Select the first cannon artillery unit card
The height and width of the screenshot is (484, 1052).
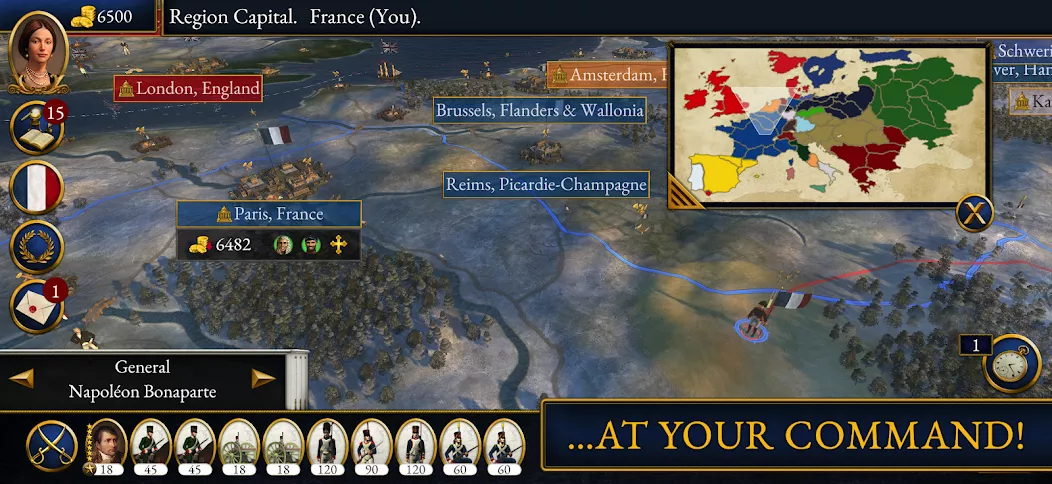click(x=237, y=445)
